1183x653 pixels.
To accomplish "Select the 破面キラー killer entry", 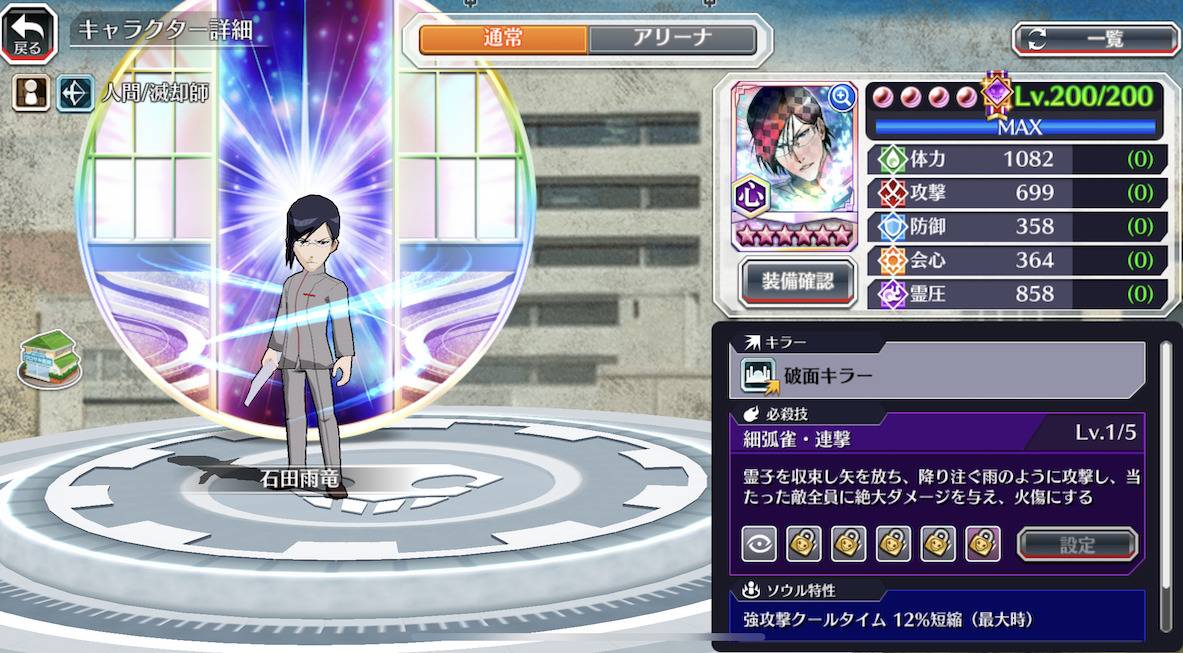I will tap(938, 376).
